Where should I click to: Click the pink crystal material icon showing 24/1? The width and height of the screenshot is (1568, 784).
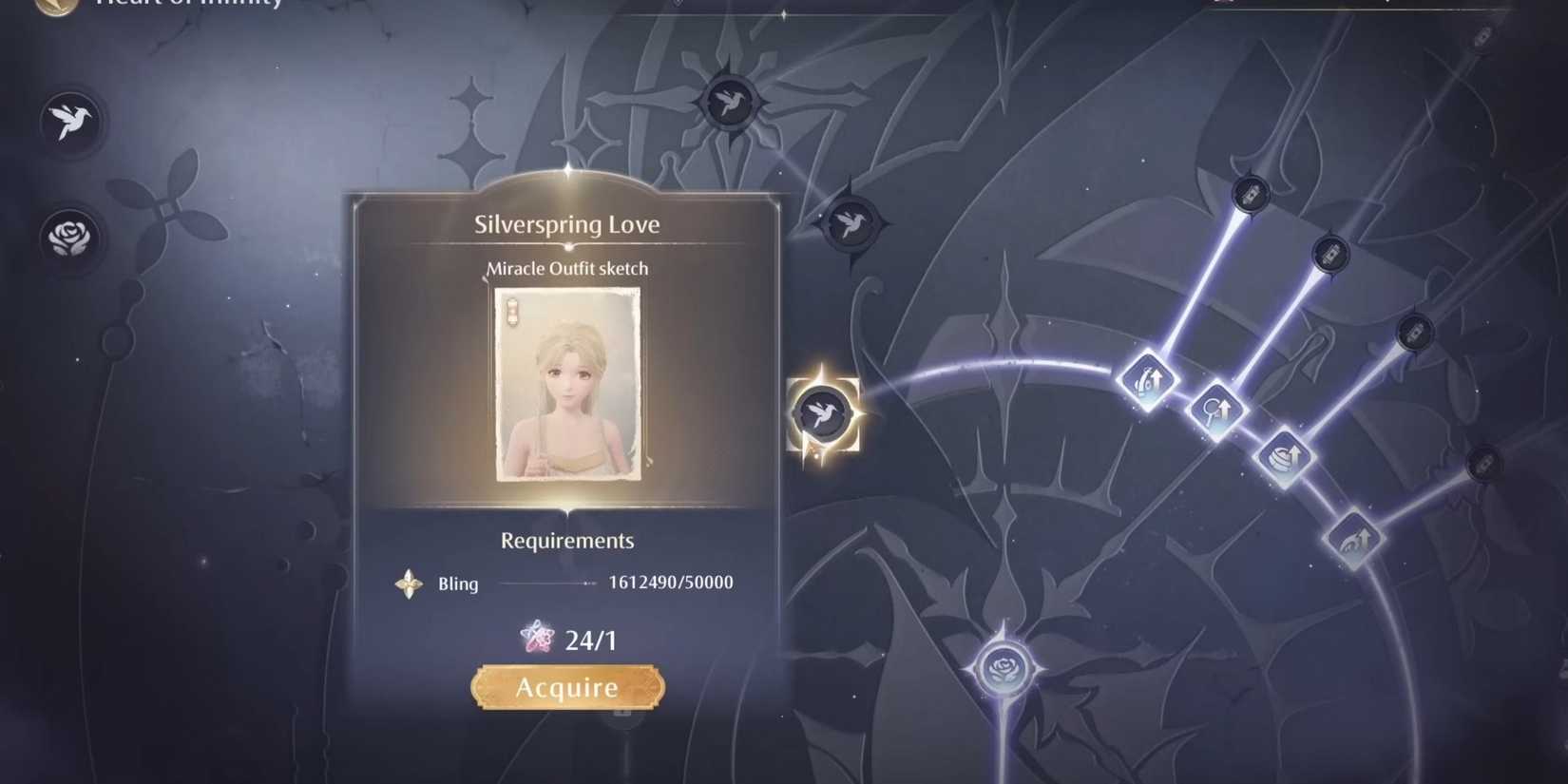pyautogui.click(x=538, y=639)
